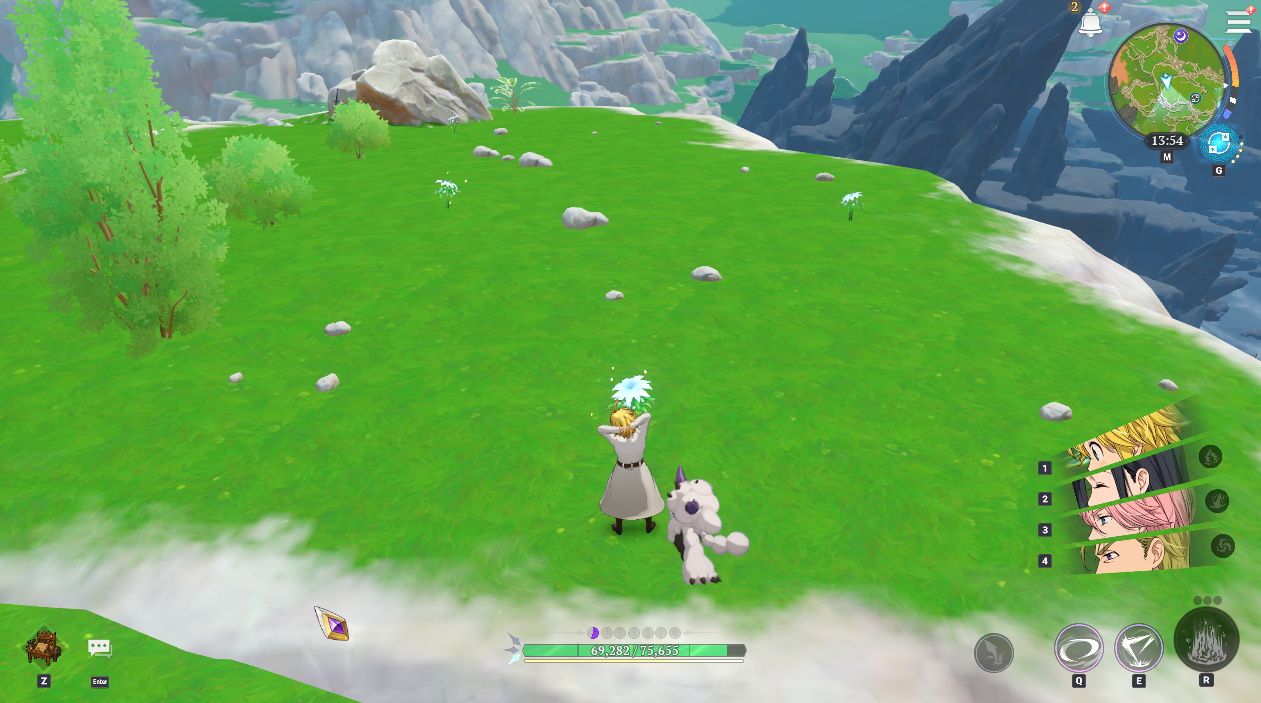Open the hamburger main menu
This screenshot has width=1261, height=703.
coord(1238,22)
